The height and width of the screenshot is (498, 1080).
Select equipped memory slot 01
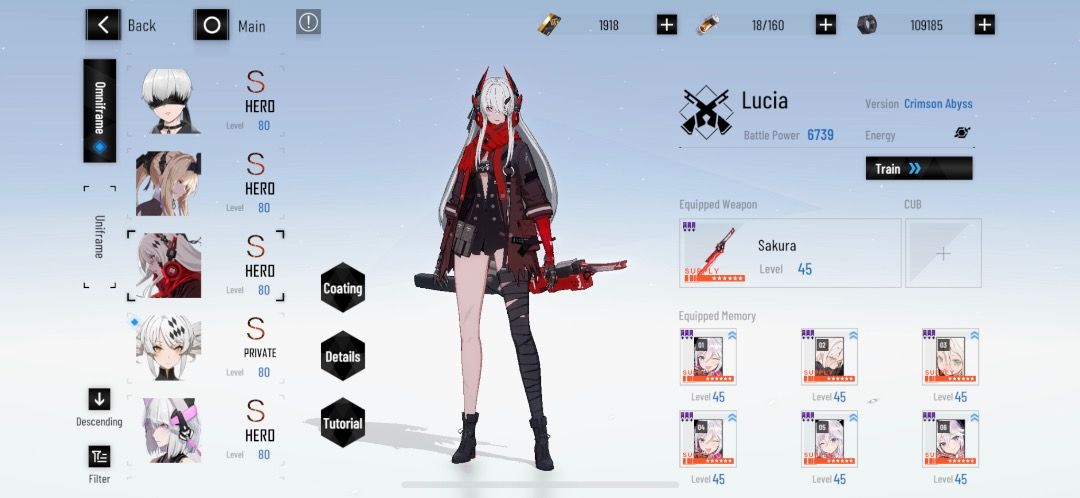[708, 358]
